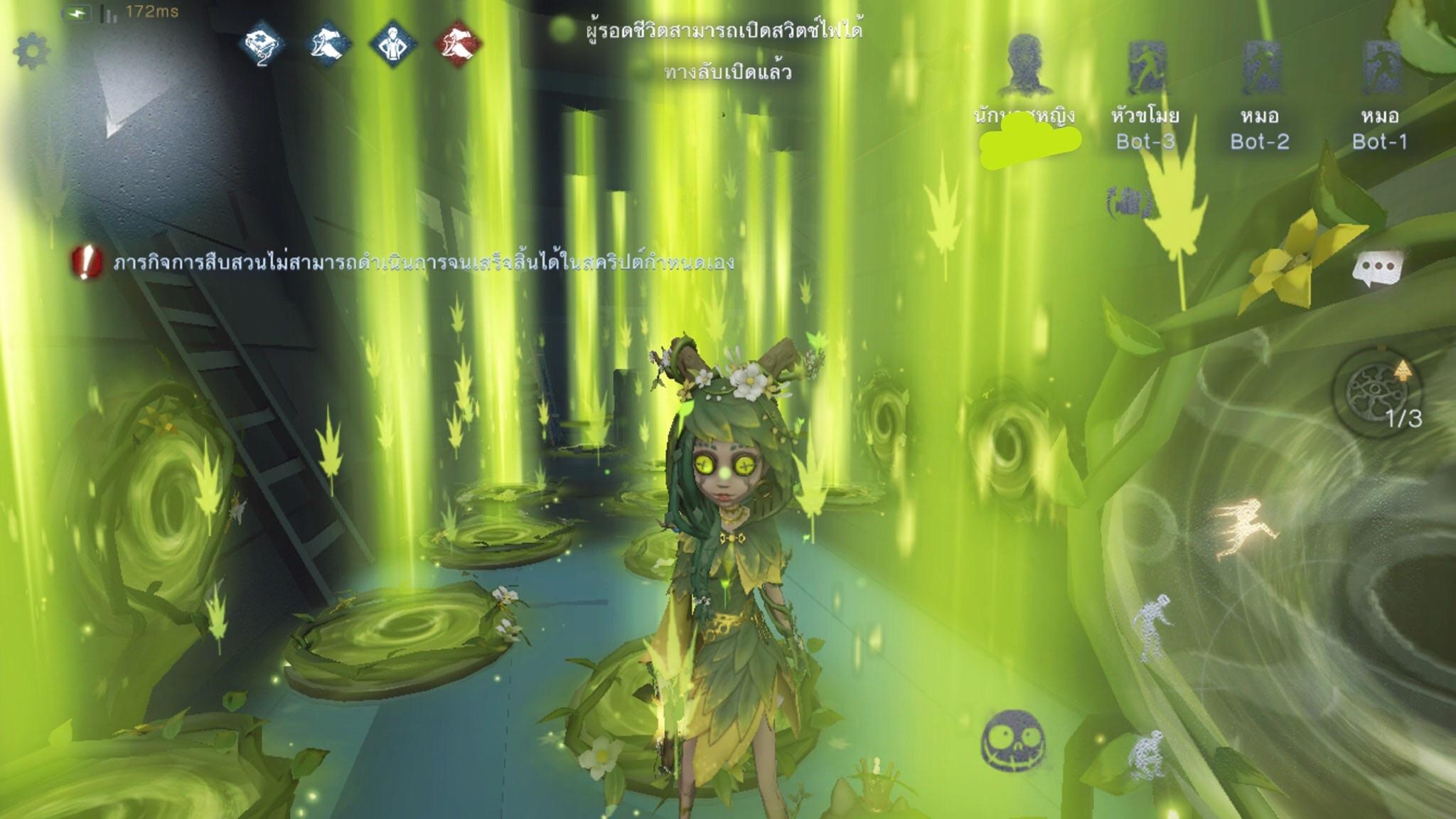
Task: Check Bot-1 doctor status portrait
Action: tap(1380, 68)
